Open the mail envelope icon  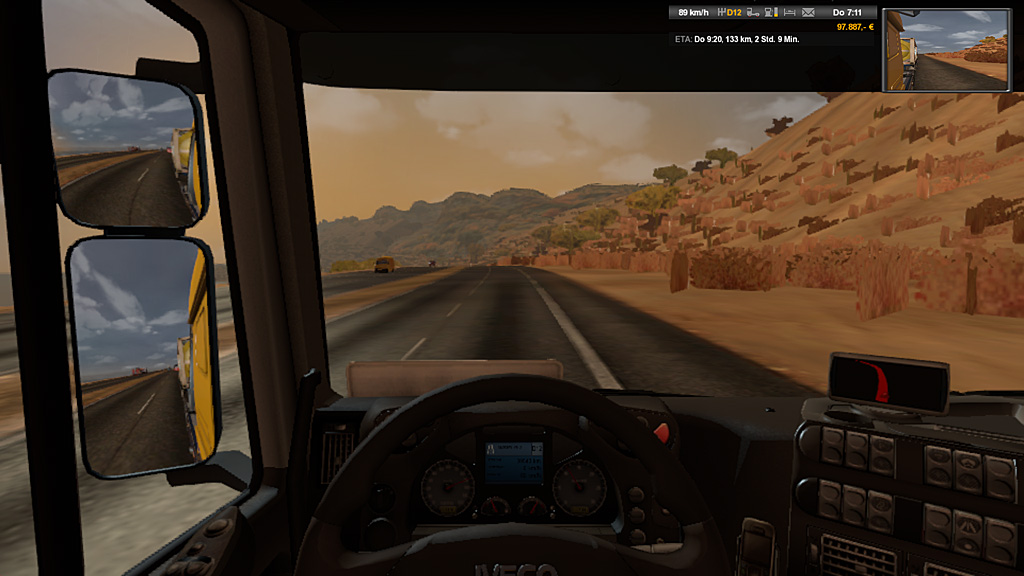click(x=808, y=13)
